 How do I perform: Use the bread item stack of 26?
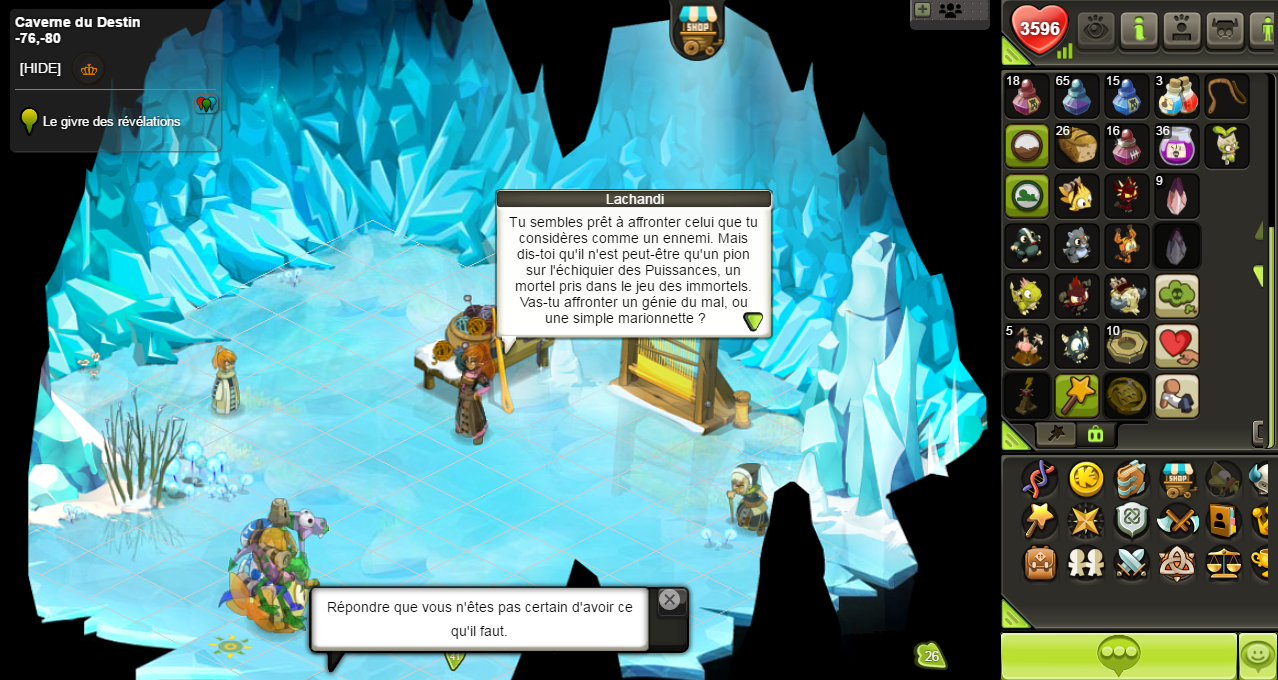pyautogui.click(x=1076, y=146)
